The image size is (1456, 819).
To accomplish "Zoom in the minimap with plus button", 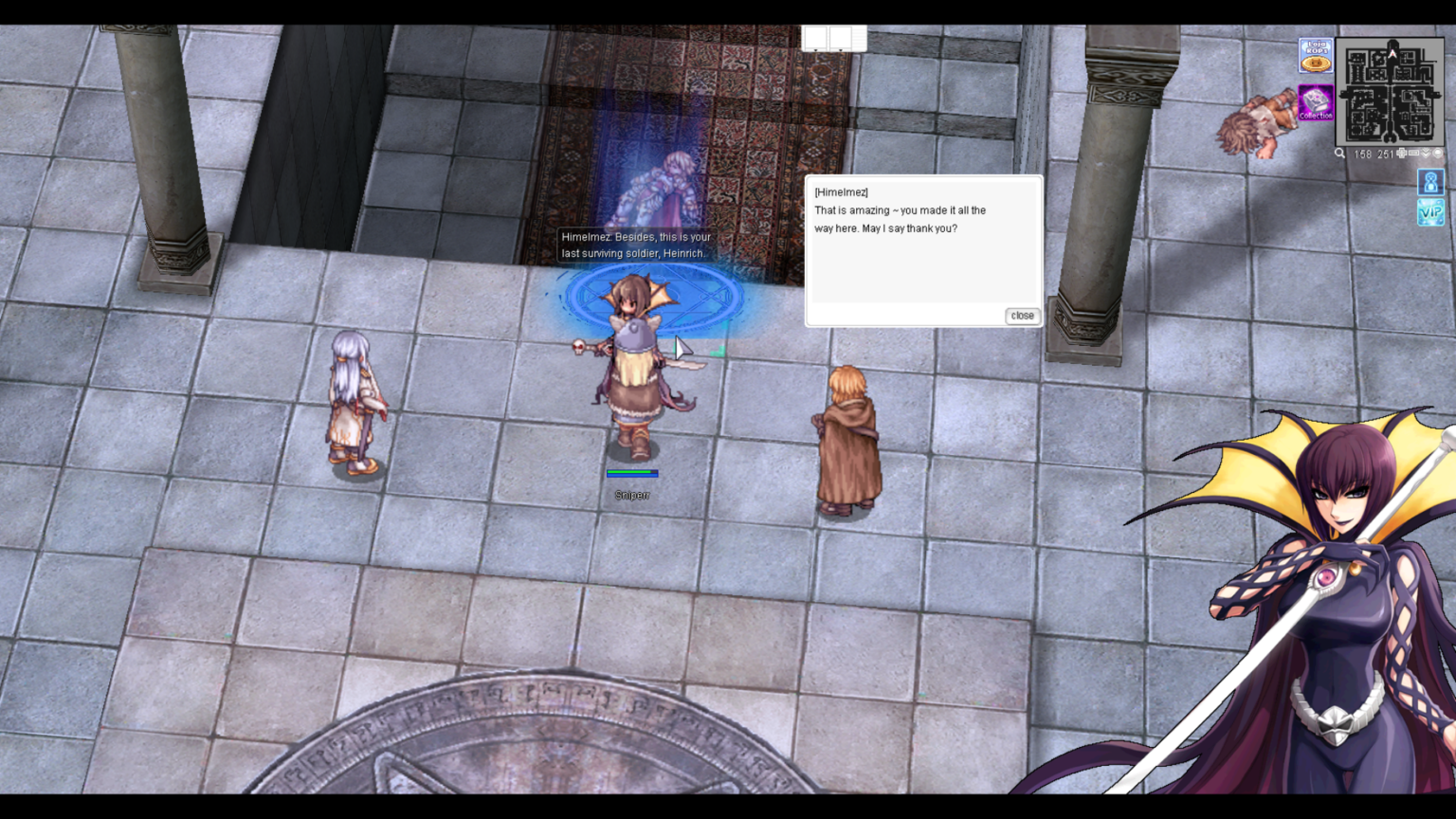I will pyautogui.click(x=1402, y=153).
